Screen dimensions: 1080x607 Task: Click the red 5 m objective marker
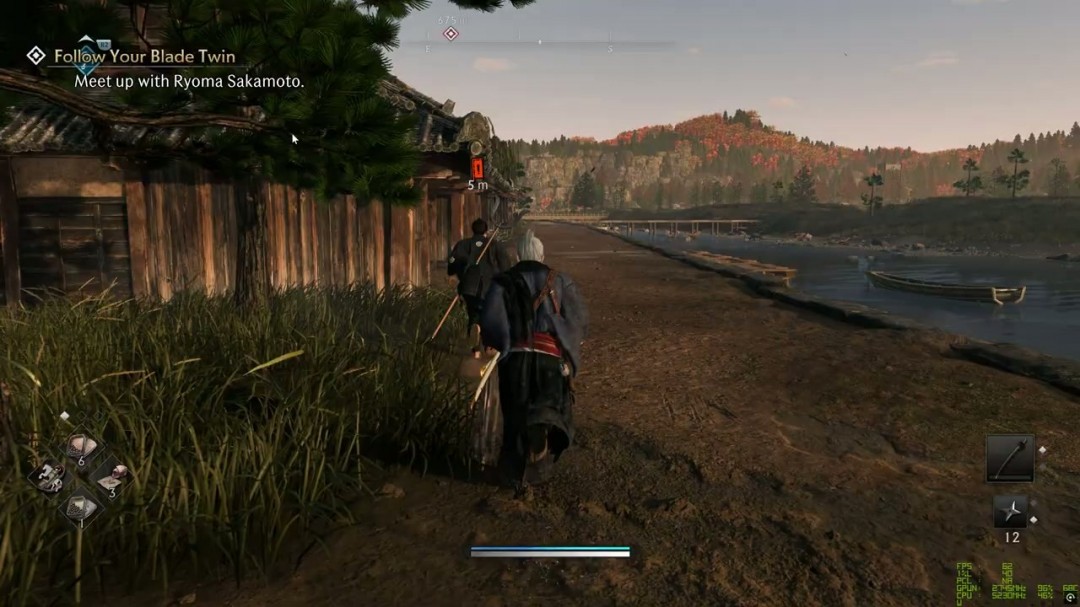pyautogui.click(x=477, y=168)
